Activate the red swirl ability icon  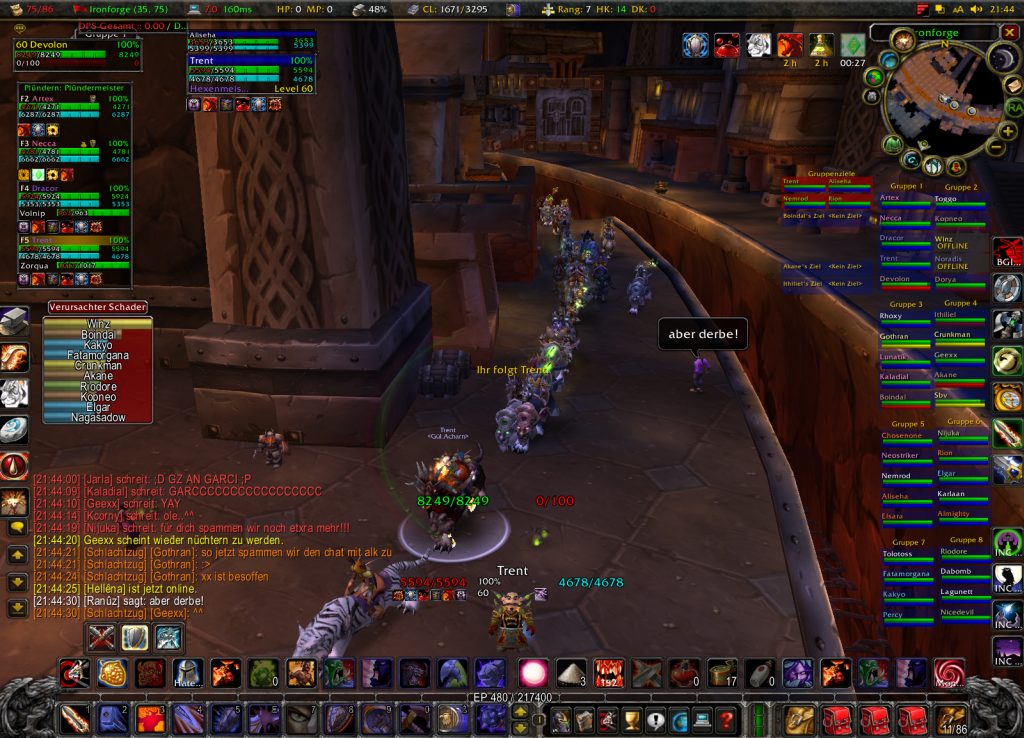click(948, 673)
